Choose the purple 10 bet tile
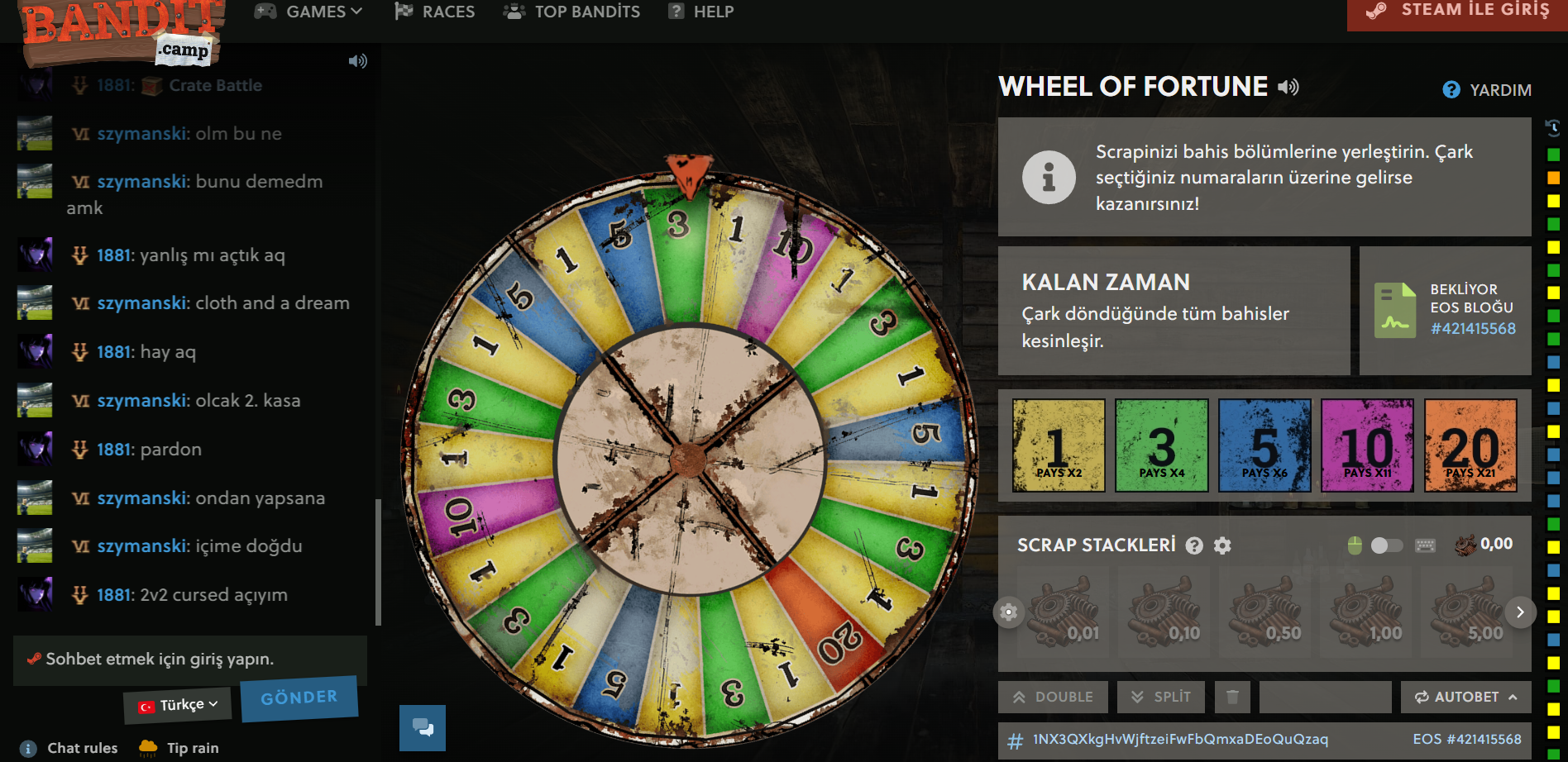 (1367, 445)
